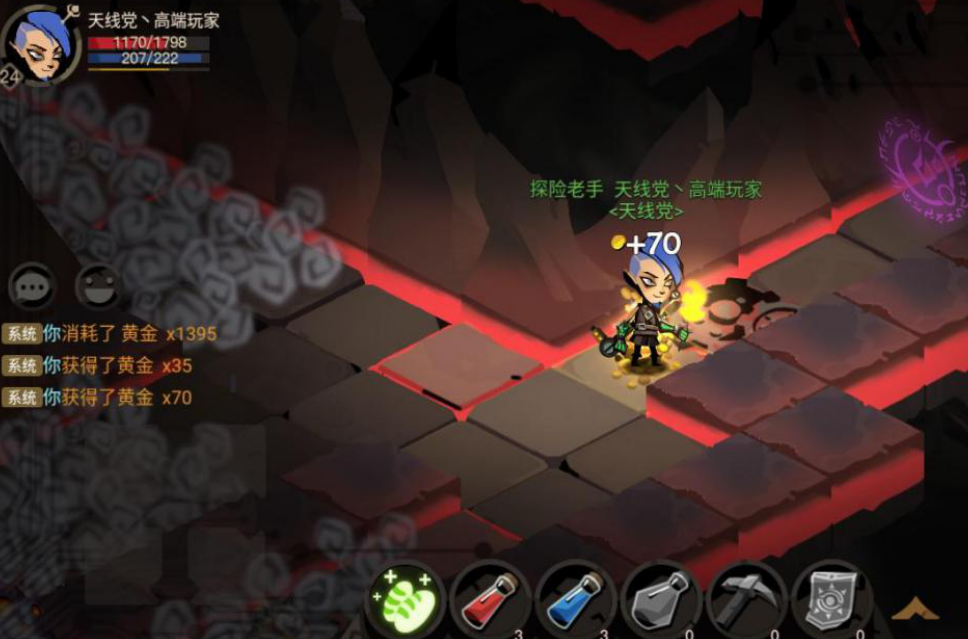The height and width of the screenshot is (639, 968).
Task: Open the system message chat log
Action: coord(110,366)
